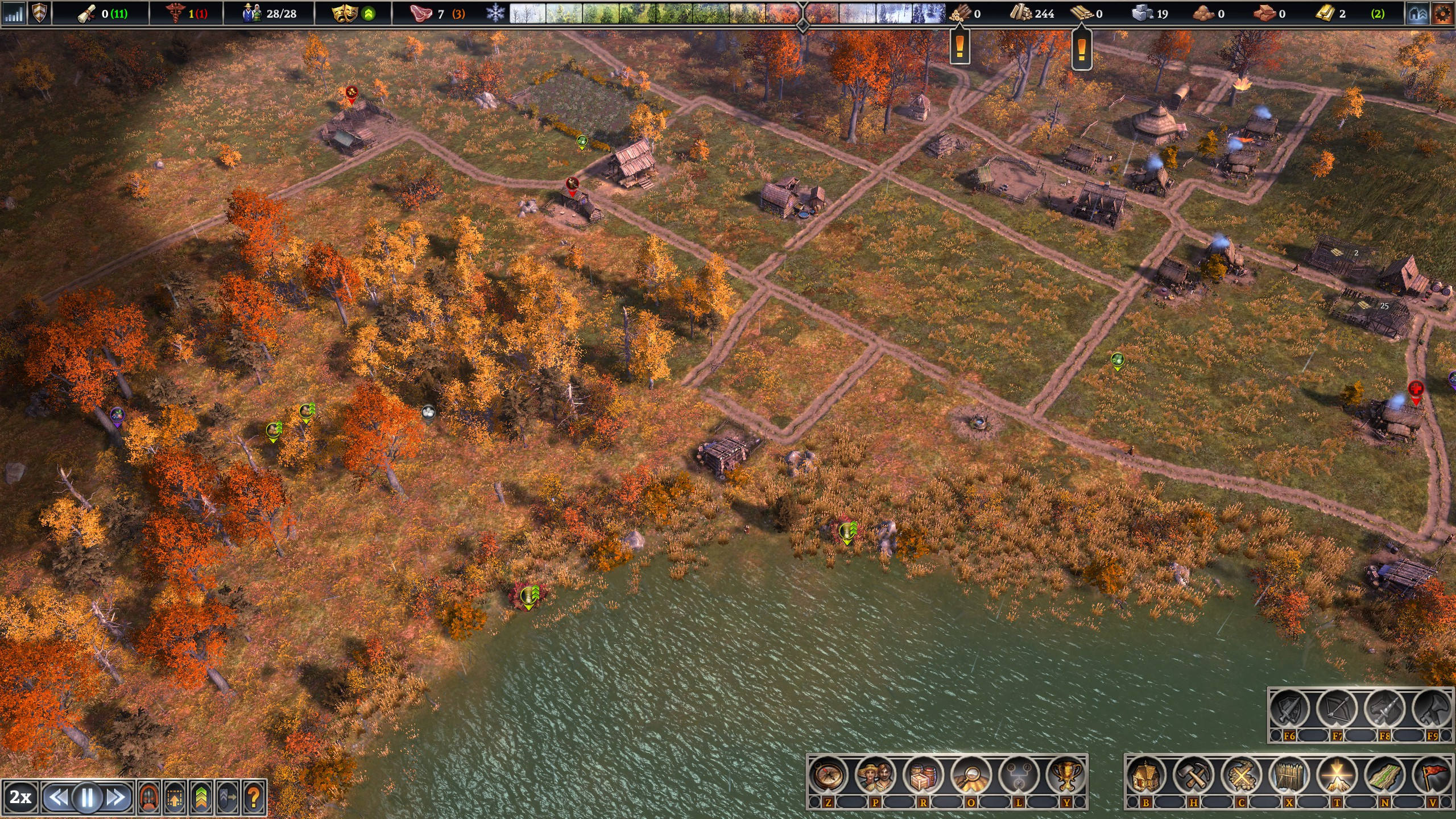Click the left yellow exclamation alert
The image size is (1456, 819).
pos(960,47)
